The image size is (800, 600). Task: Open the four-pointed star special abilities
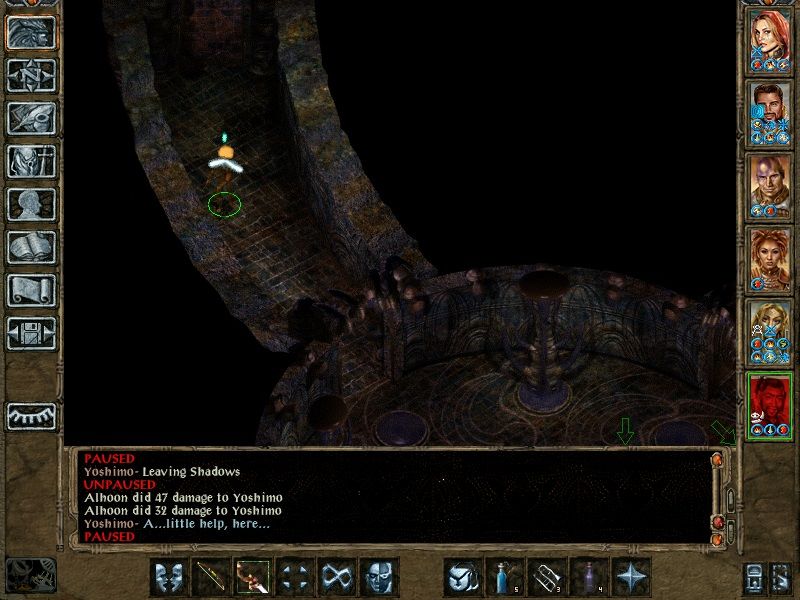point(630,578)
